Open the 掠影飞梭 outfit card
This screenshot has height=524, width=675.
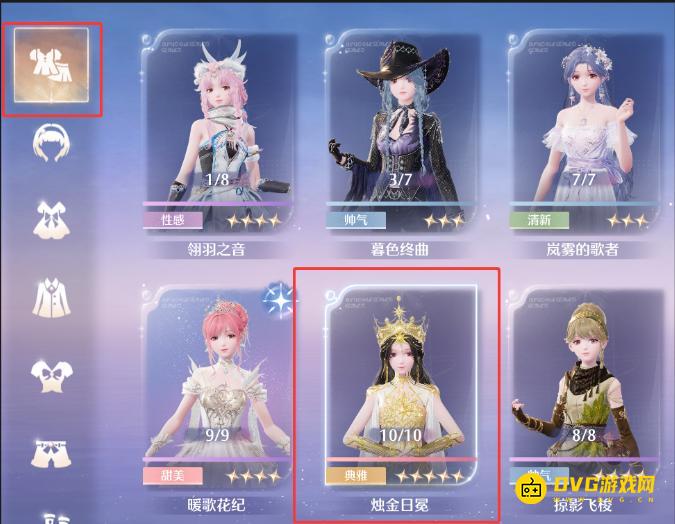(x=584, y=395)
